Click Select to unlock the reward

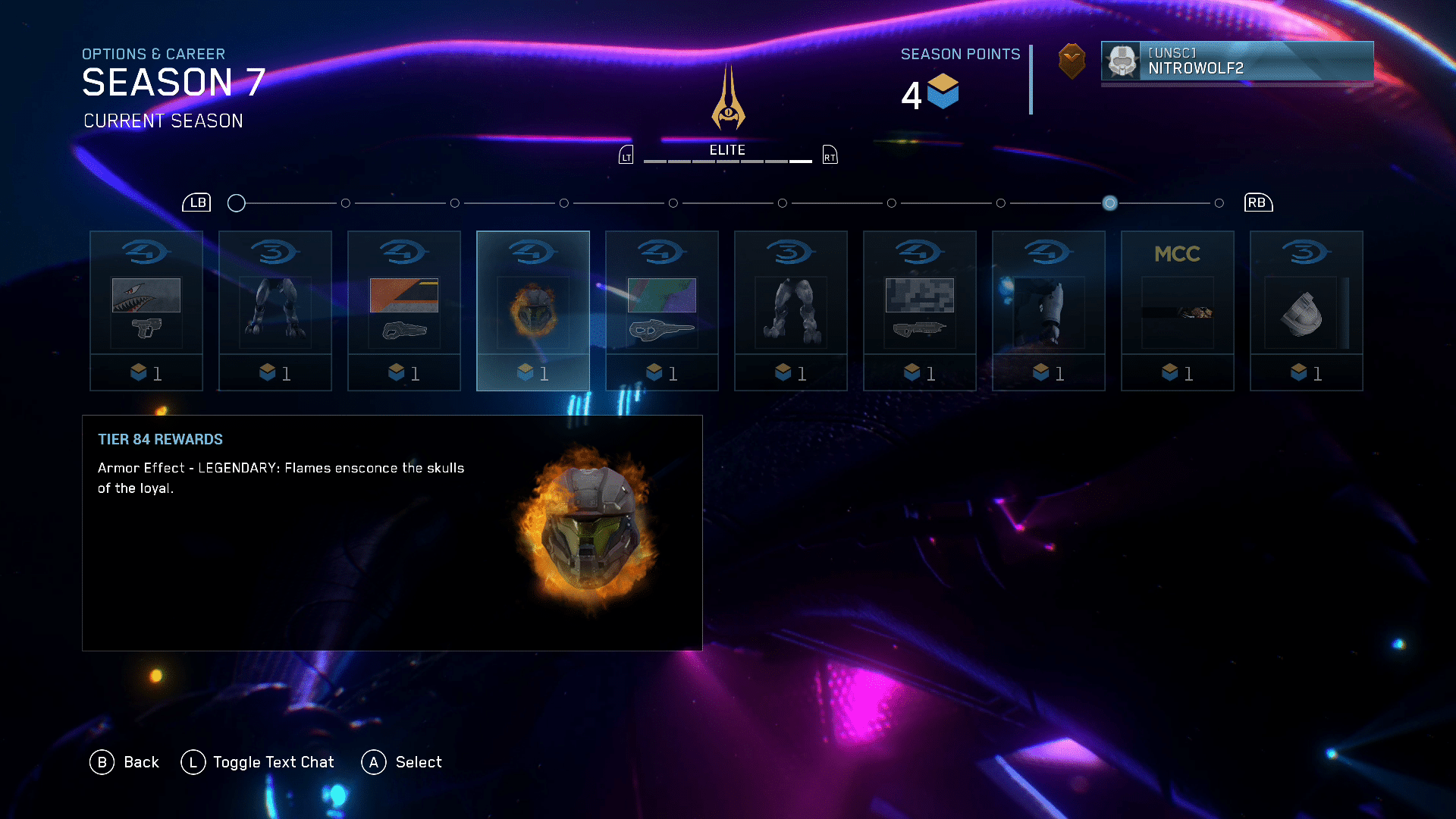402,762
